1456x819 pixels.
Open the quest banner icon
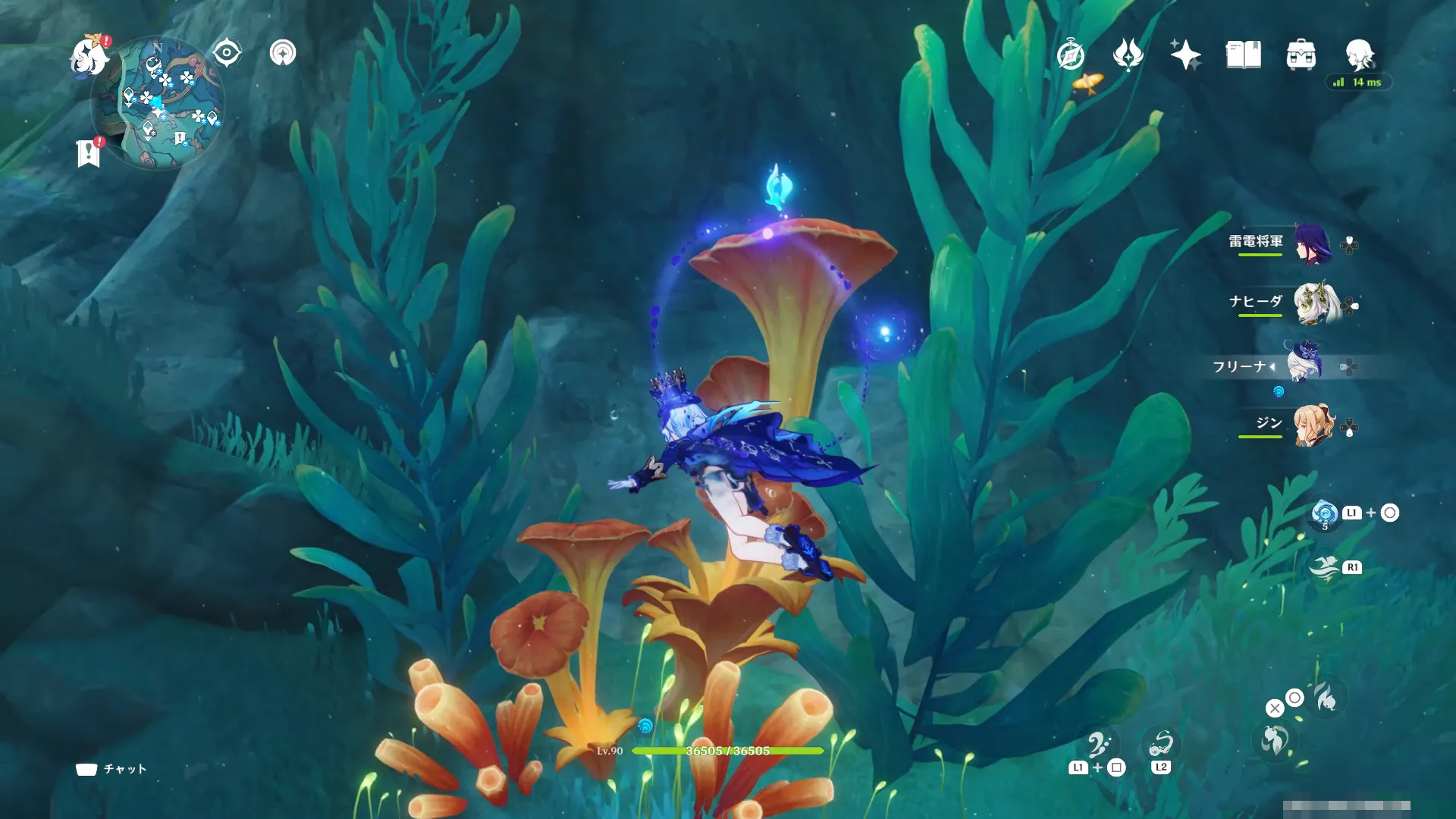point(89,153)
